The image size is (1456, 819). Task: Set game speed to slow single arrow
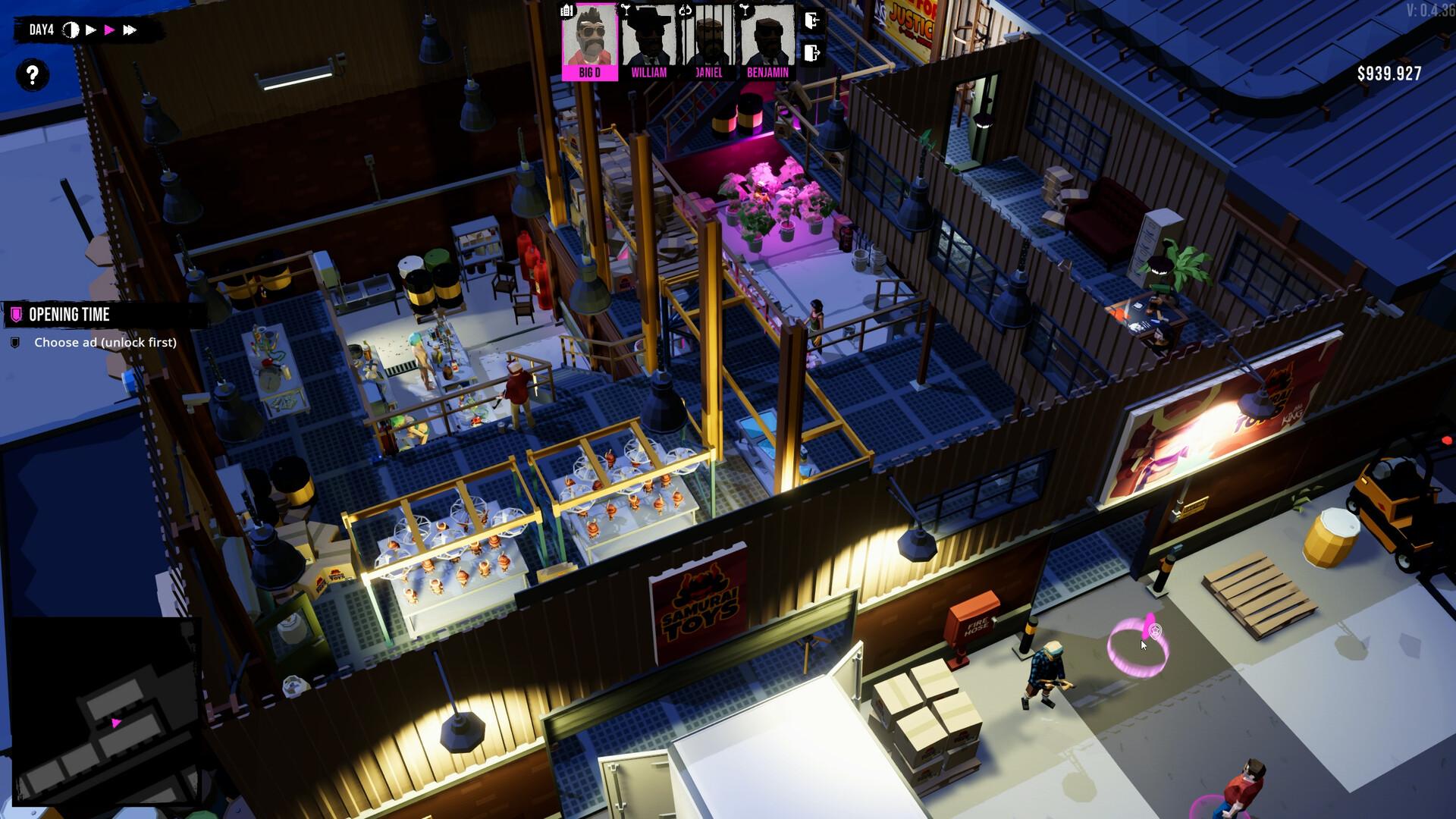pyautogui.click(x=91, y=30)
